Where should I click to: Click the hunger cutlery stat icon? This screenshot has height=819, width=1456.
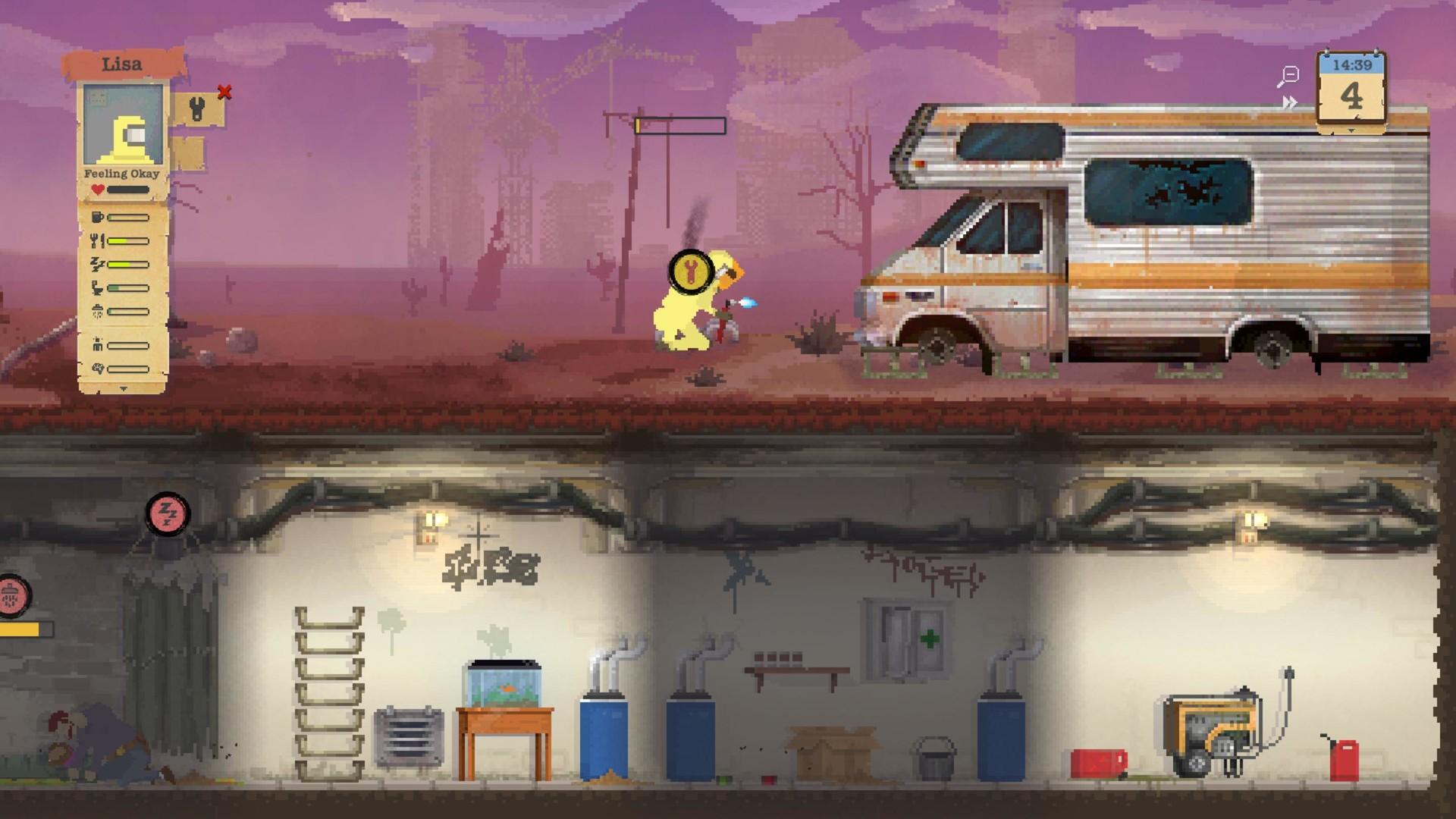(99, 240)
